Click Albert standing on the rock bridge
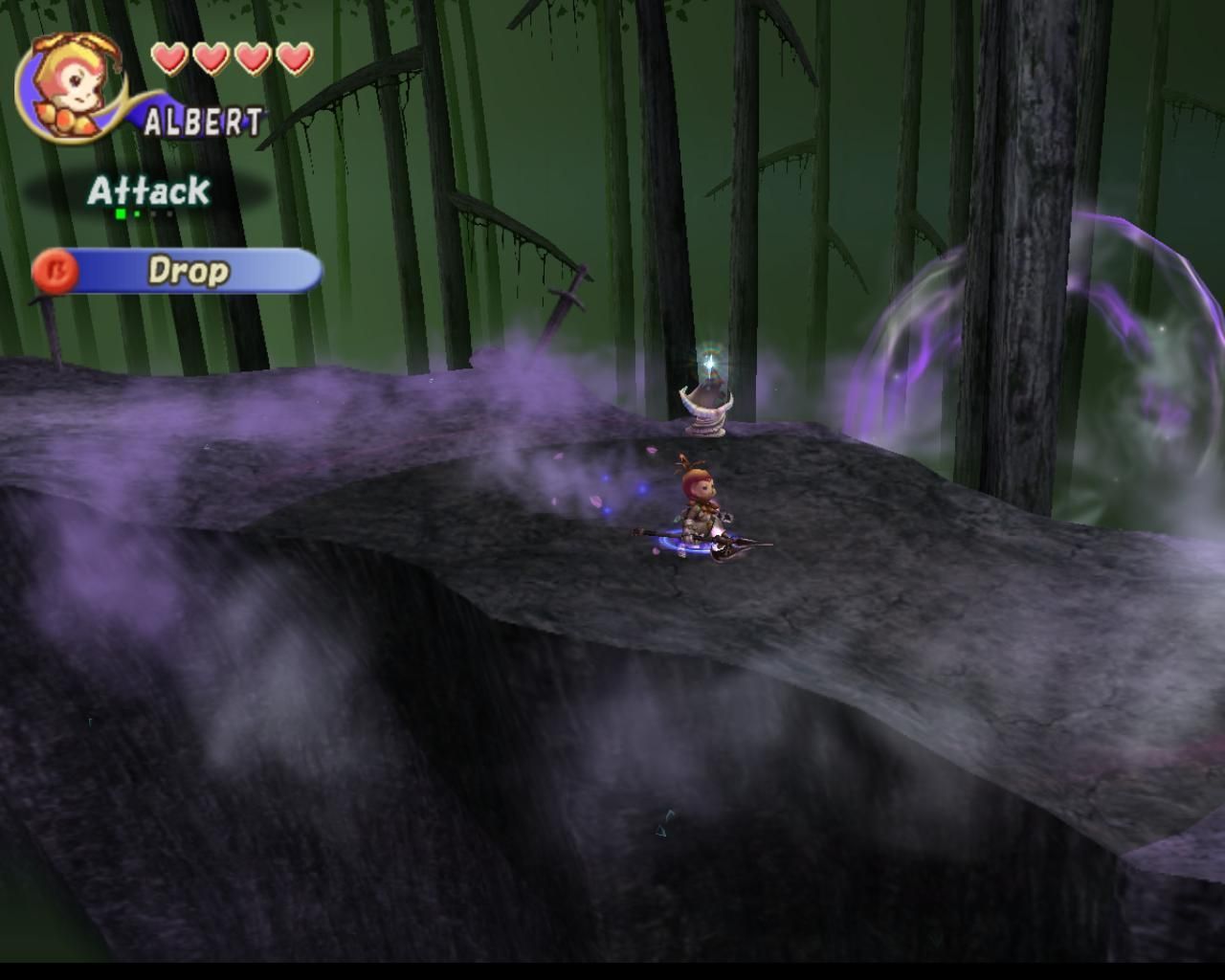The width and height of the screenshot is (1225, 980). click(x=699, y=498)
